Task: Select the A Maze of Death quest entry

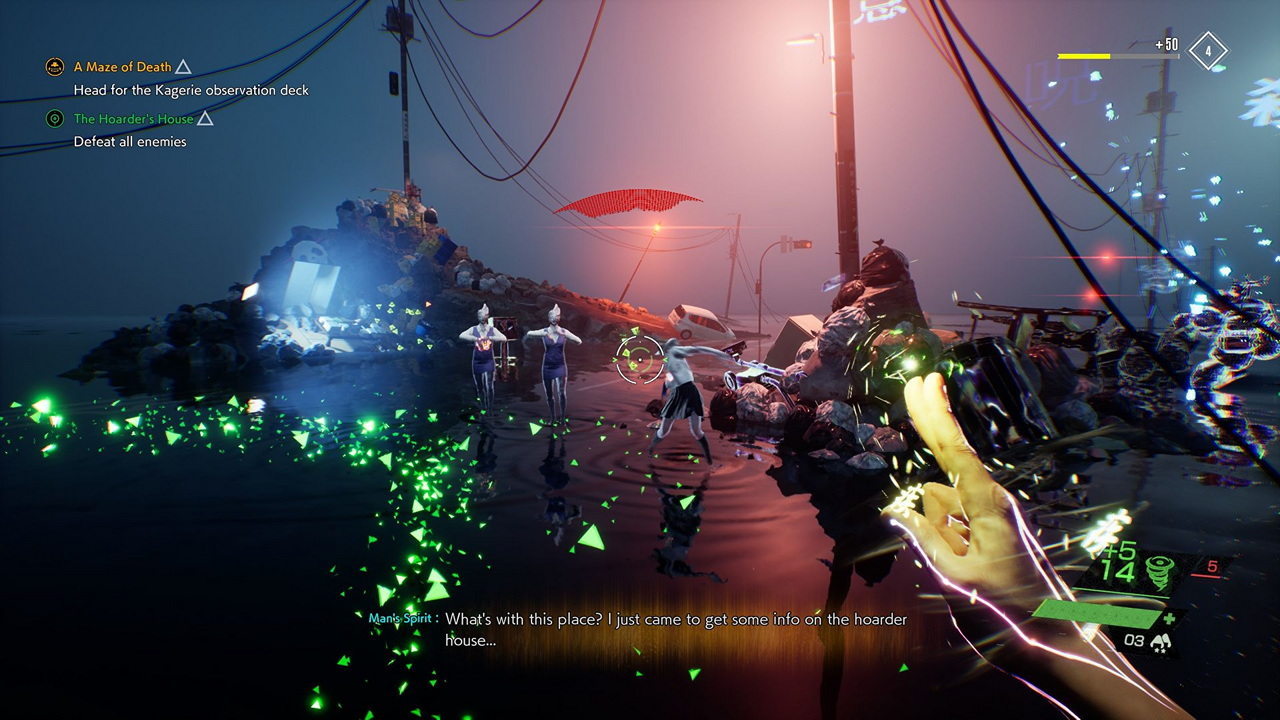Action: 122,67
